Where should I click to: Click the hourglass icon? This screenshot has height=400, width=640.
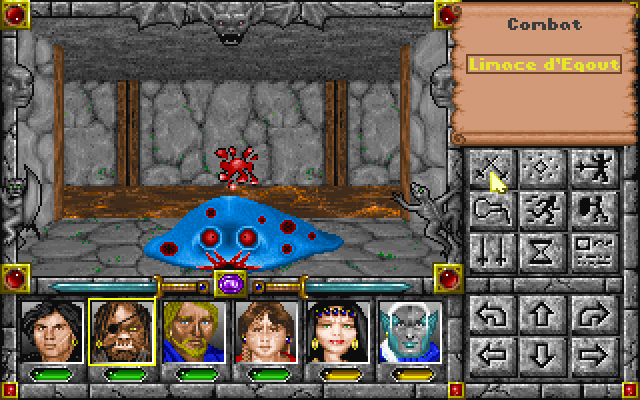point(541,248)
